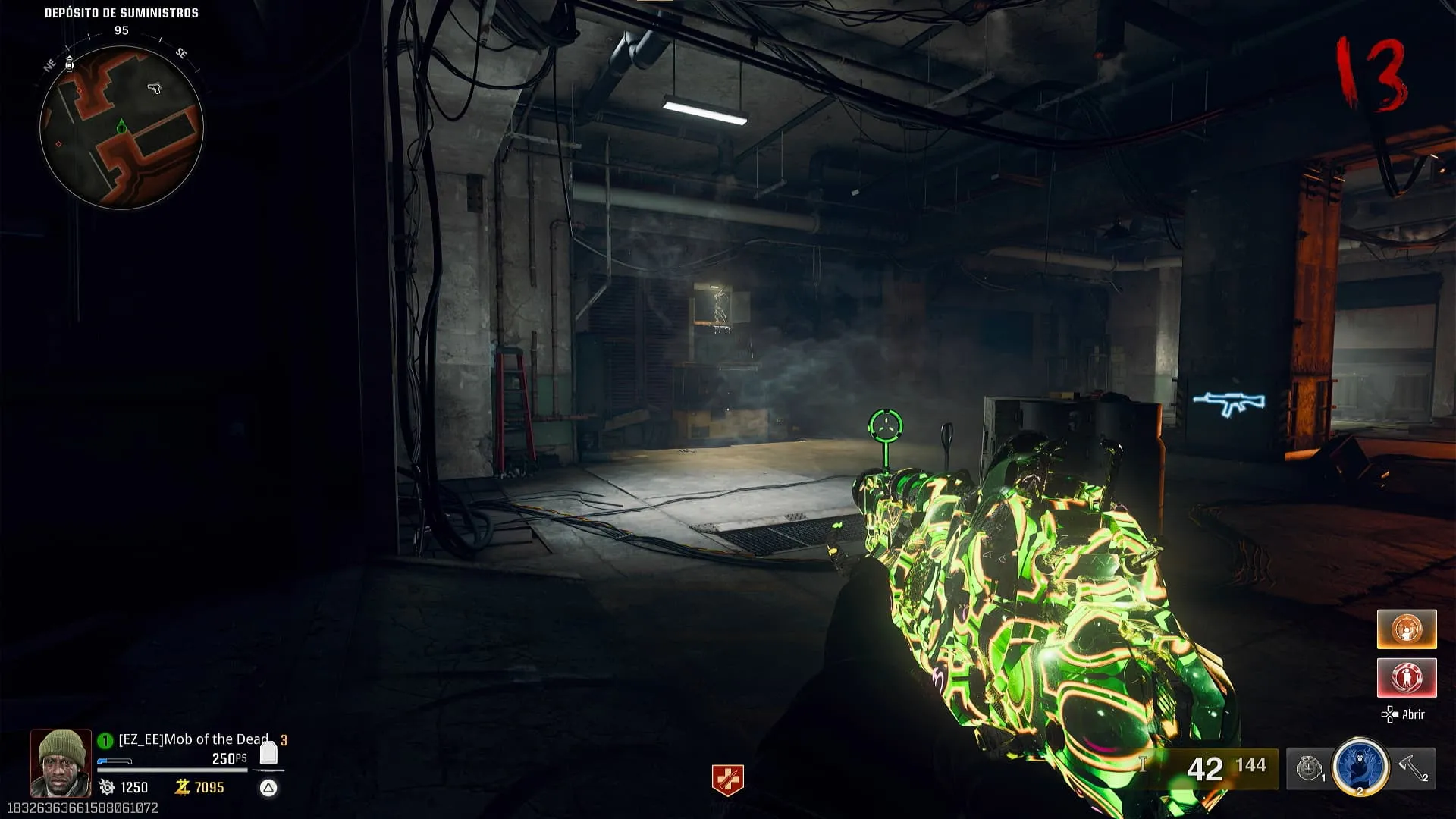The height and width of the screenshot is (819, 1456).
Task: Select the orange GobbleGum slot
Action: click(1406, 629)
